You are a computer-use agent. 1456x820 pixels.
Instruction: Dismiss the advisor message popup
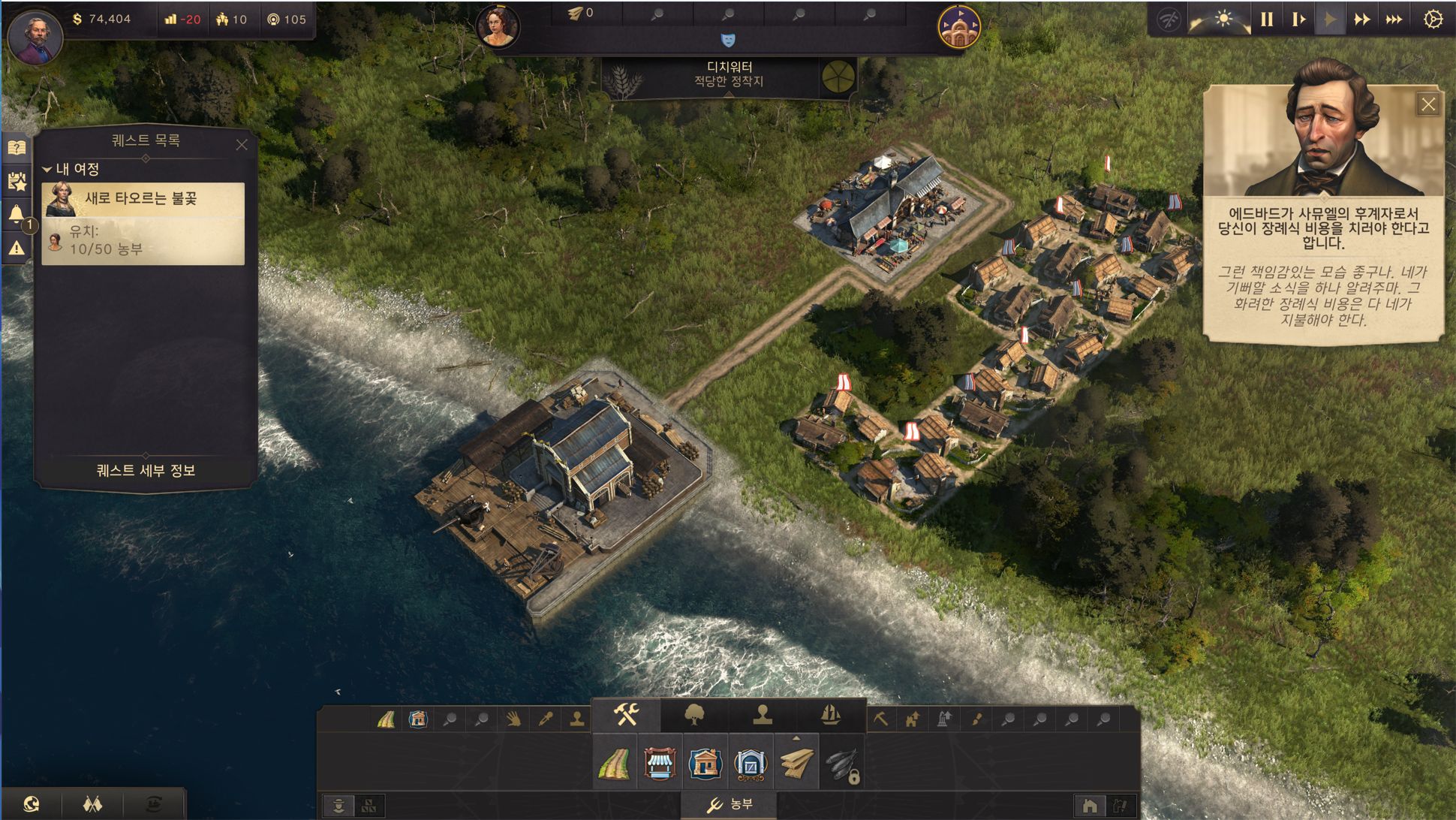coord(1427,104)
